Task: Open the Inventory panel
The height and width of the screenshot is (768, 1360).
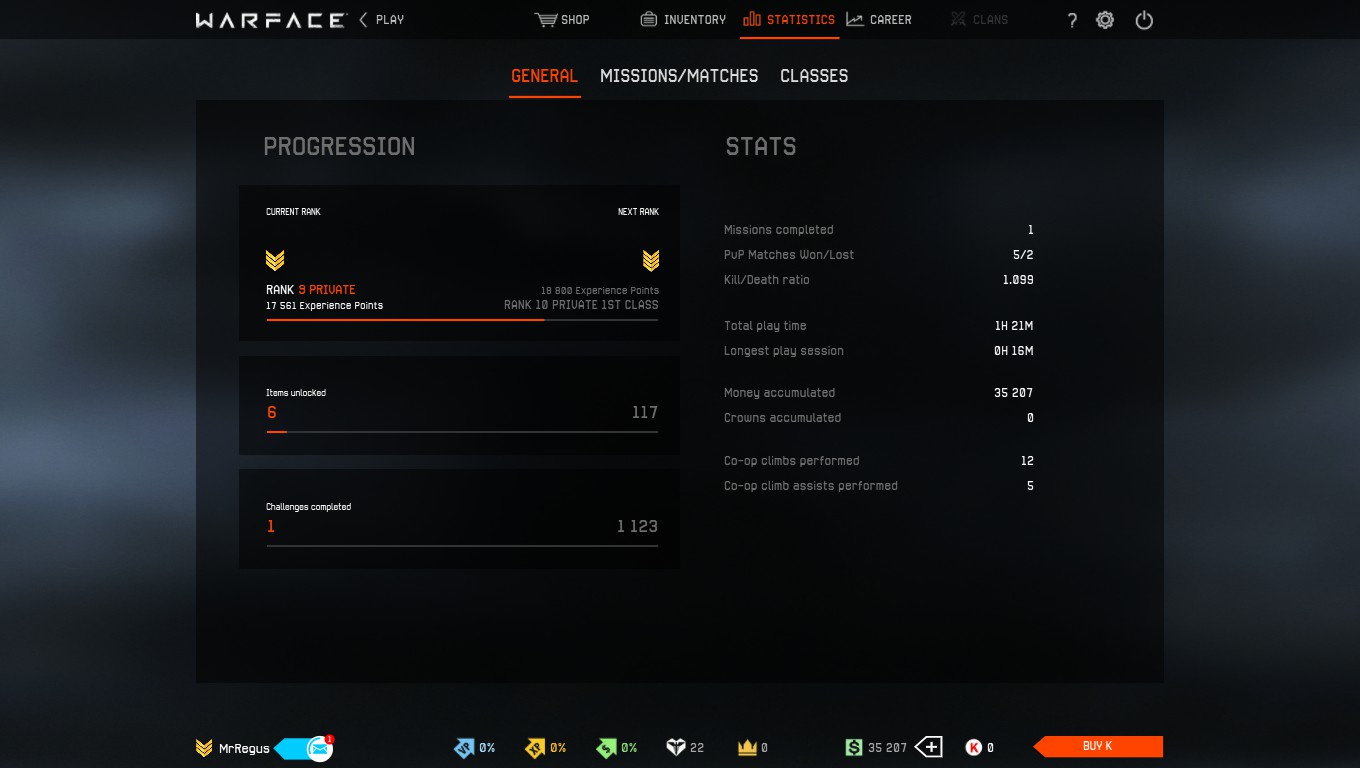Action: [682, 19]
